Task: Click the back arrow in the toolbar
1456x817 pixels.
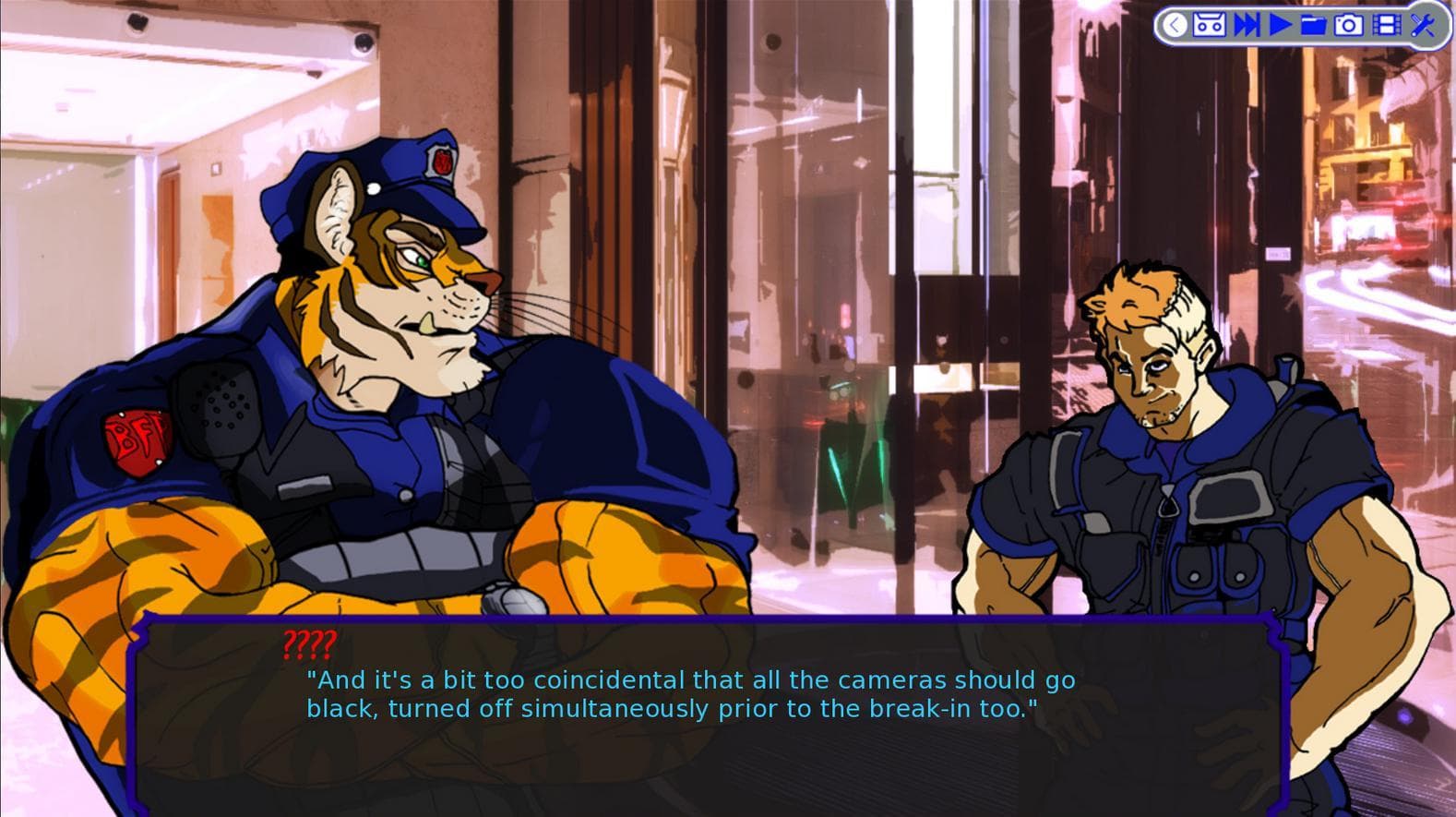Action: click(x=1174, y=25)
